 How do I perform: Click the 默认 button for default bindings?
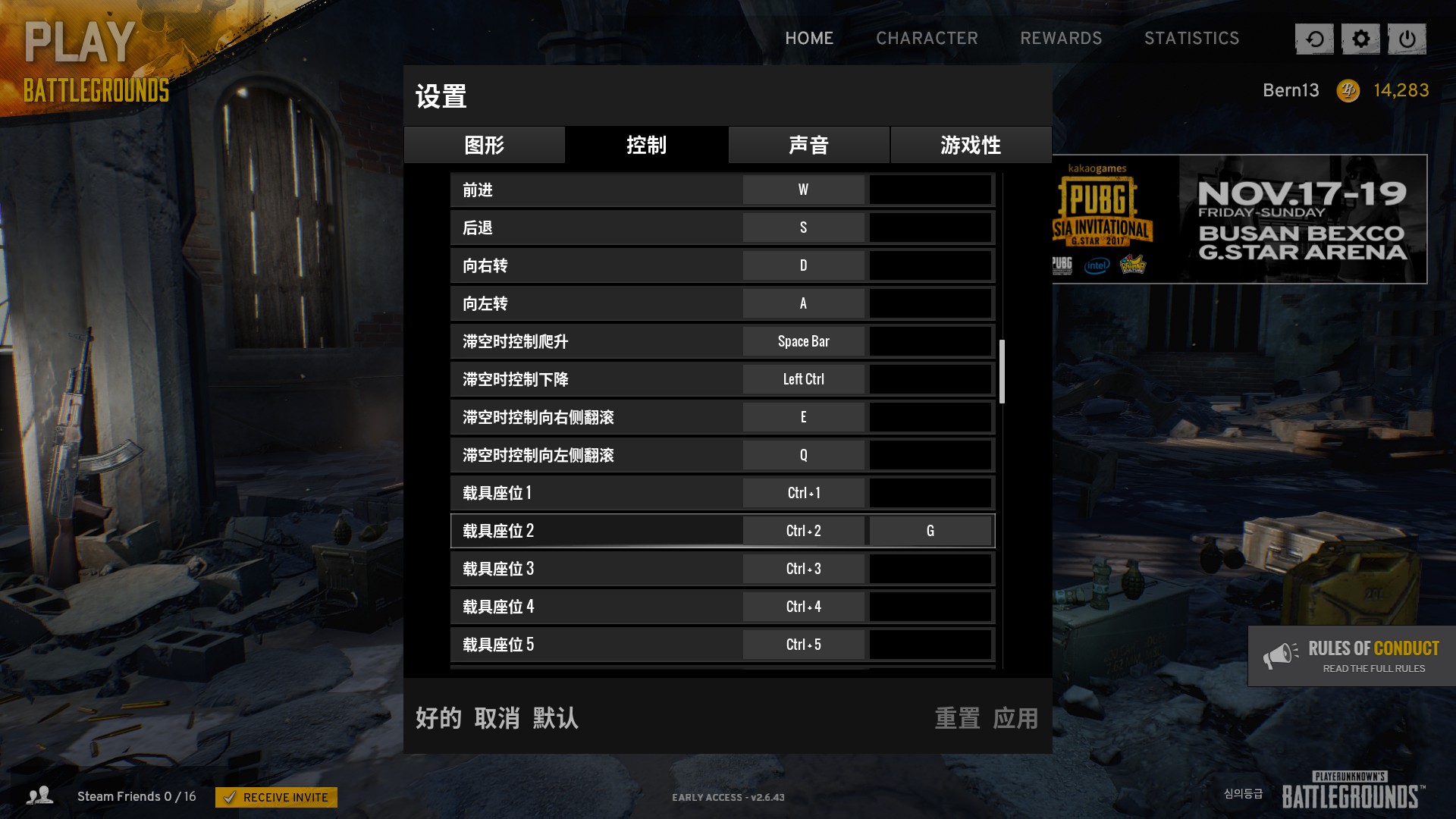(554, 719)
